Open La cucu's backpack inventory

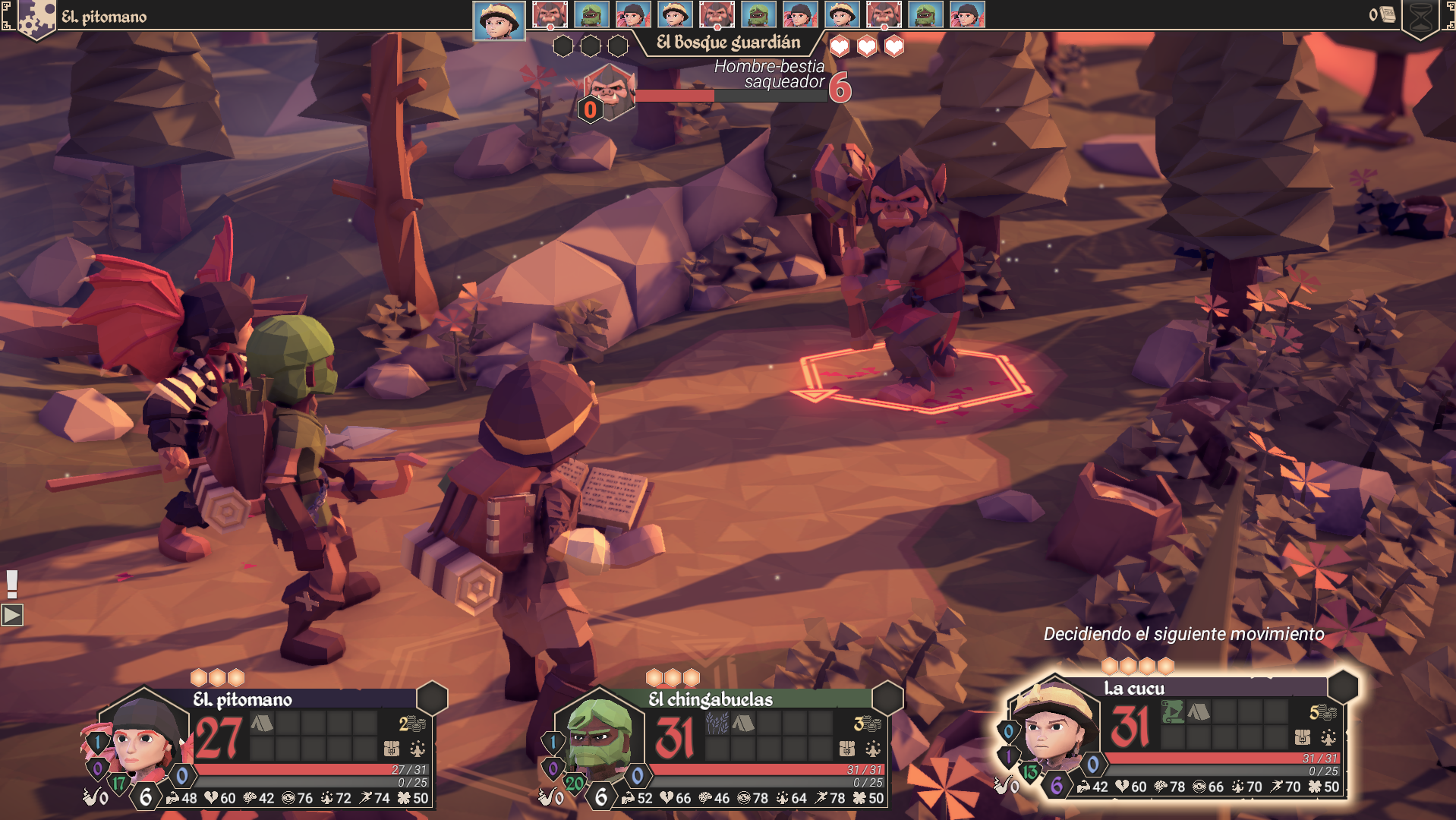1303,737
